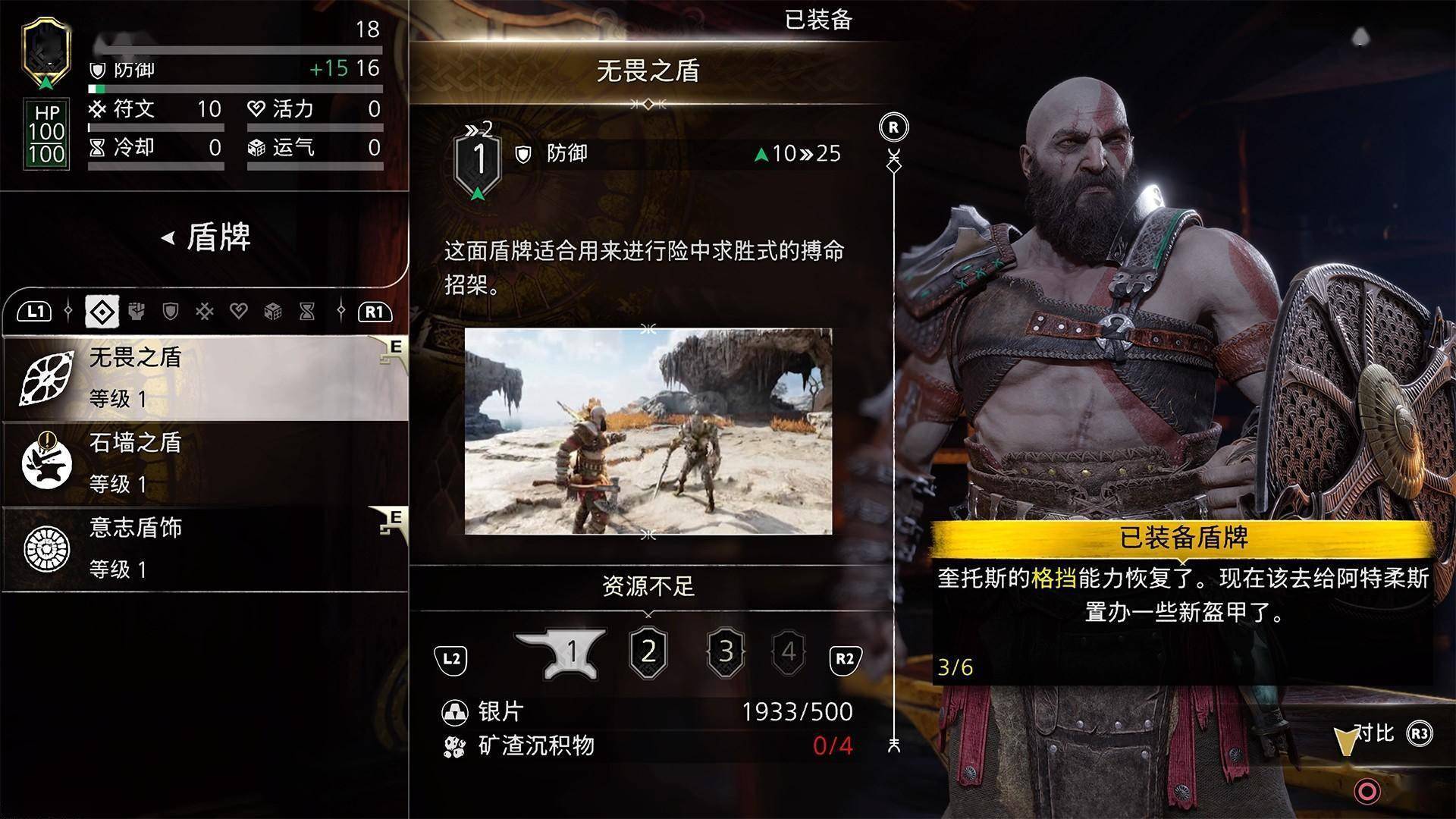Screen dimensions: 1456x819
Task: Select the dice luck filter icon
Action: tap(275, 311)
